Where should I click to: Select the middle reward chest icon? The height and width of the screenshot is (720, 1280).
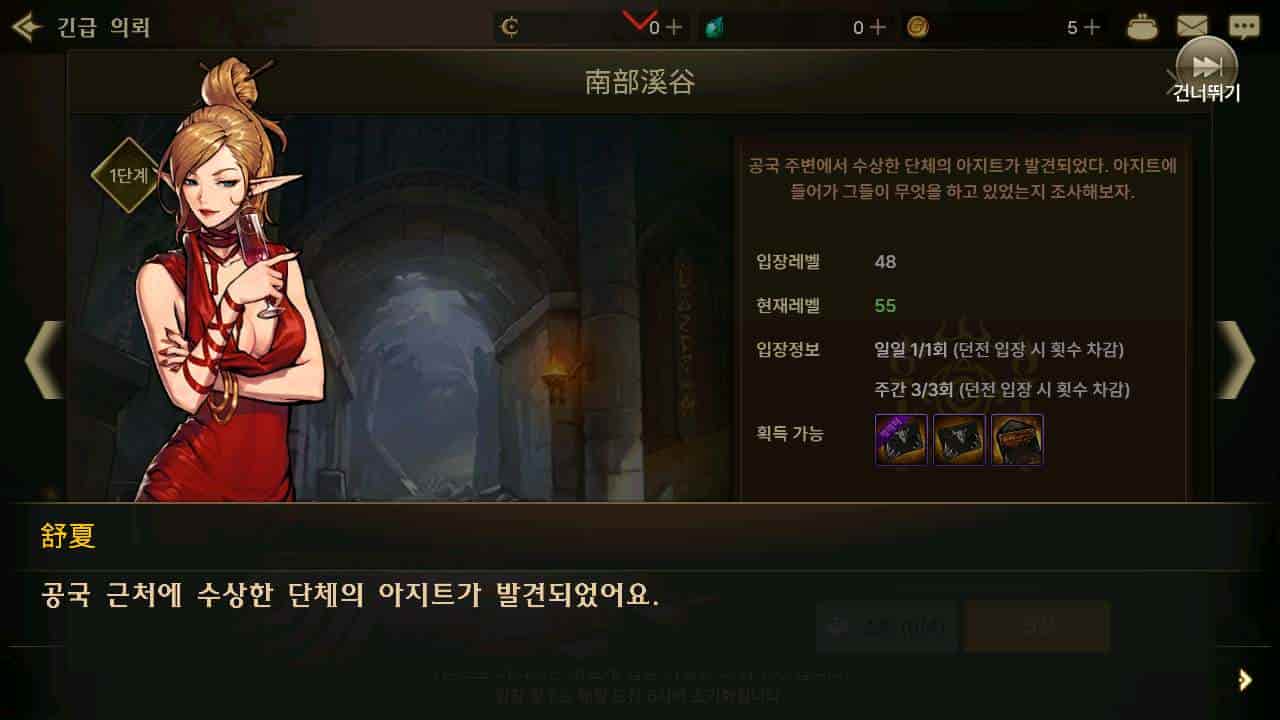[958, 440]
